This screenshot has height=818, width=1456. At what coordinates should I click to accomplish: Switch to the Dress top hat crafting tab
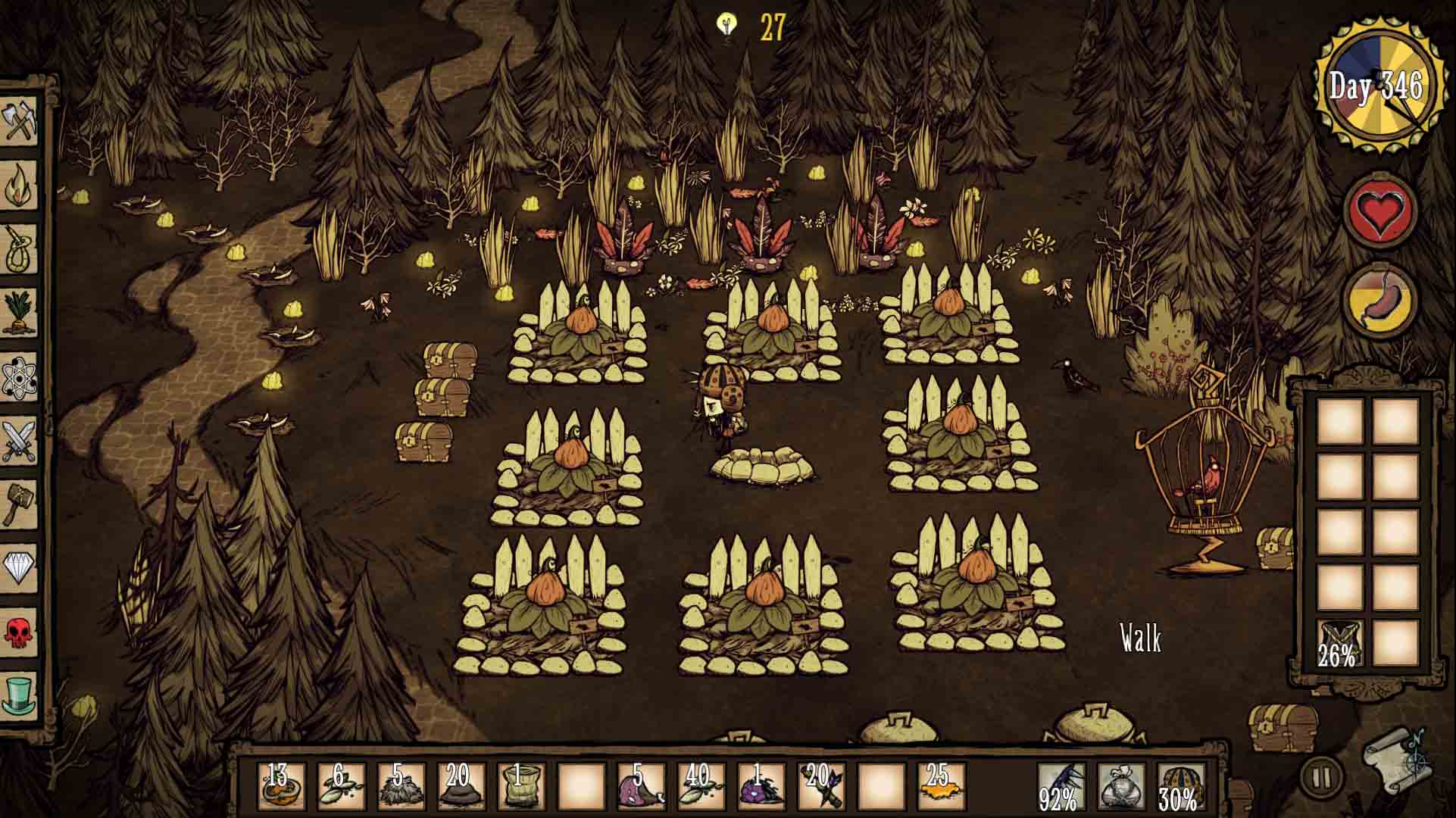coord(20,694)
